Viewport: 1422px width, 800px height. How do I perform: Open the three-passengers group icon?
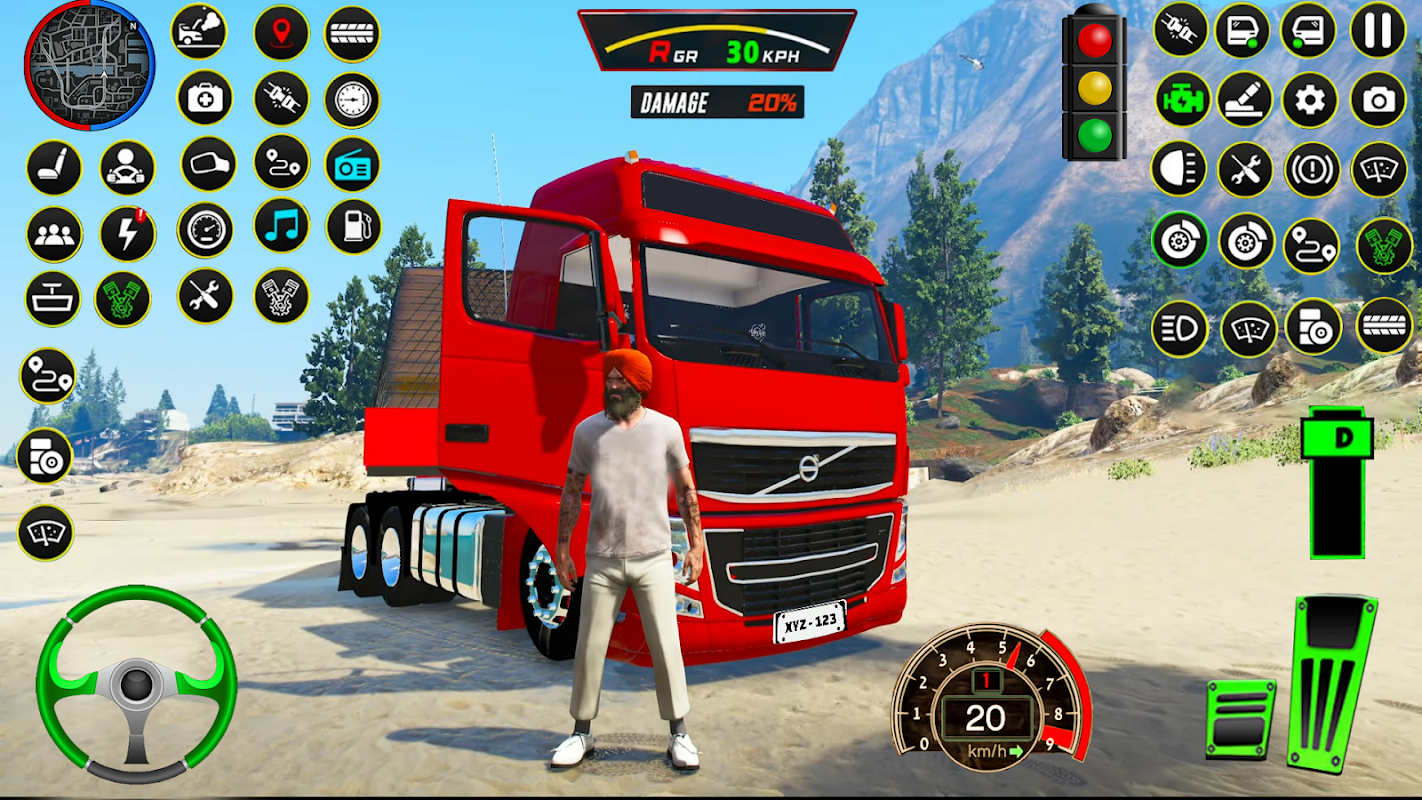(x=54, y=234)
